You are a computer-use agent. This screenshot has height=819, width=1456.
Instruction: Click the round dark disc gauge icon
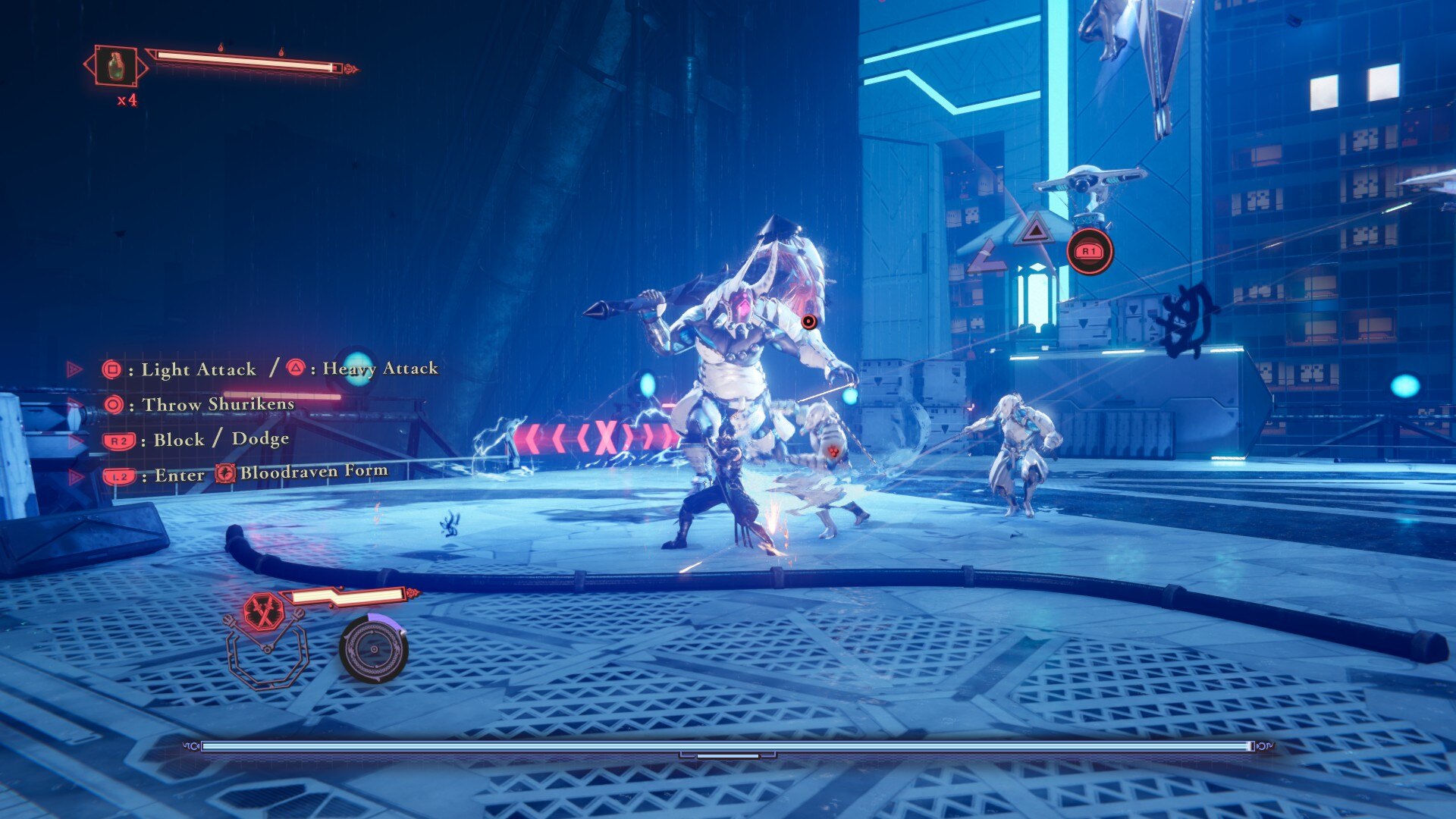(373, 649)
